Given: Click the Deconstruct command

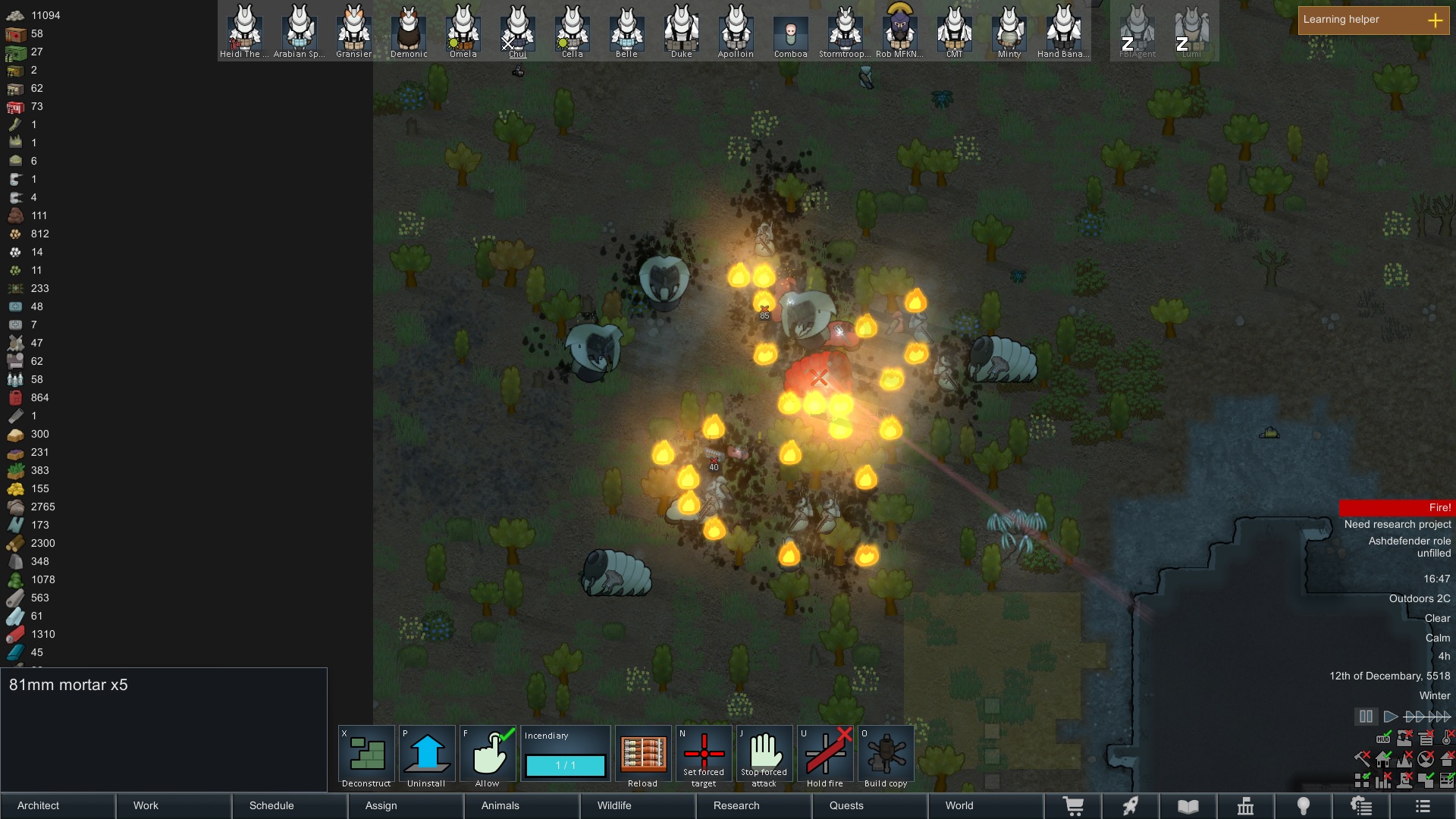Looking at the screenshot, I should (367, 755).
